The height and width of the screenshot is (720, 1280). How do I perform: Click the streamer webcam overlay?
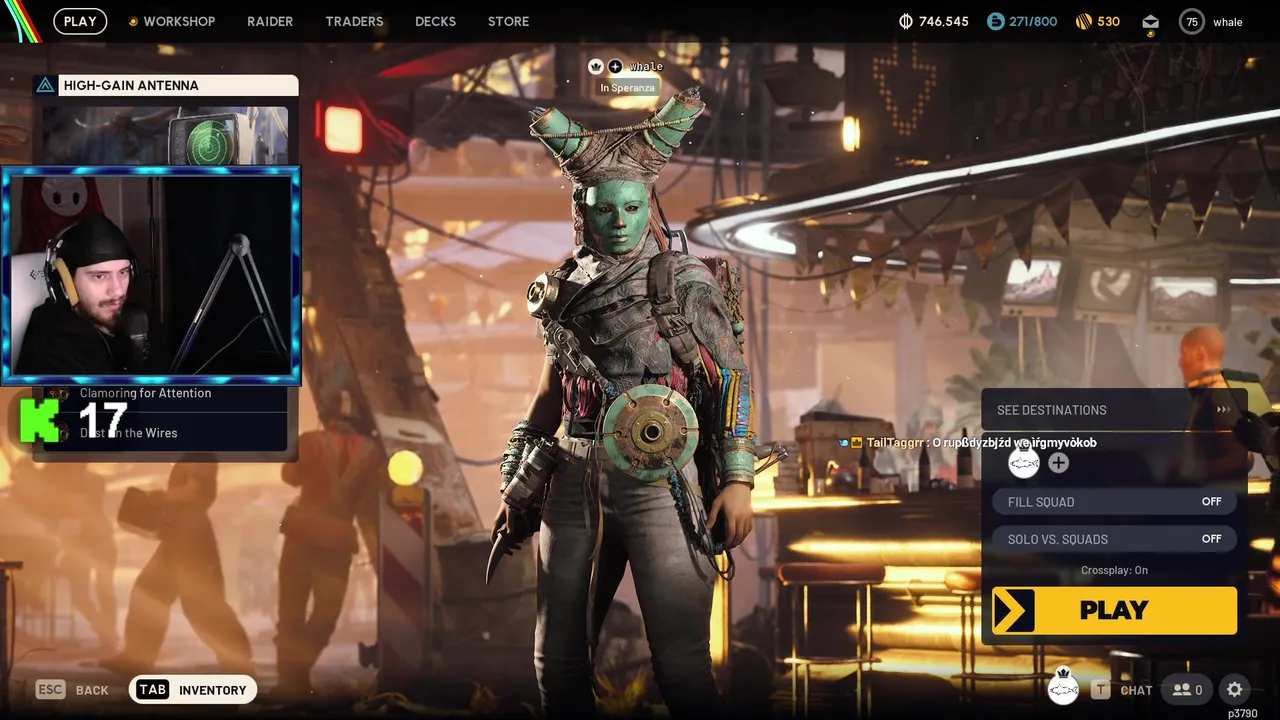point(151,275)
